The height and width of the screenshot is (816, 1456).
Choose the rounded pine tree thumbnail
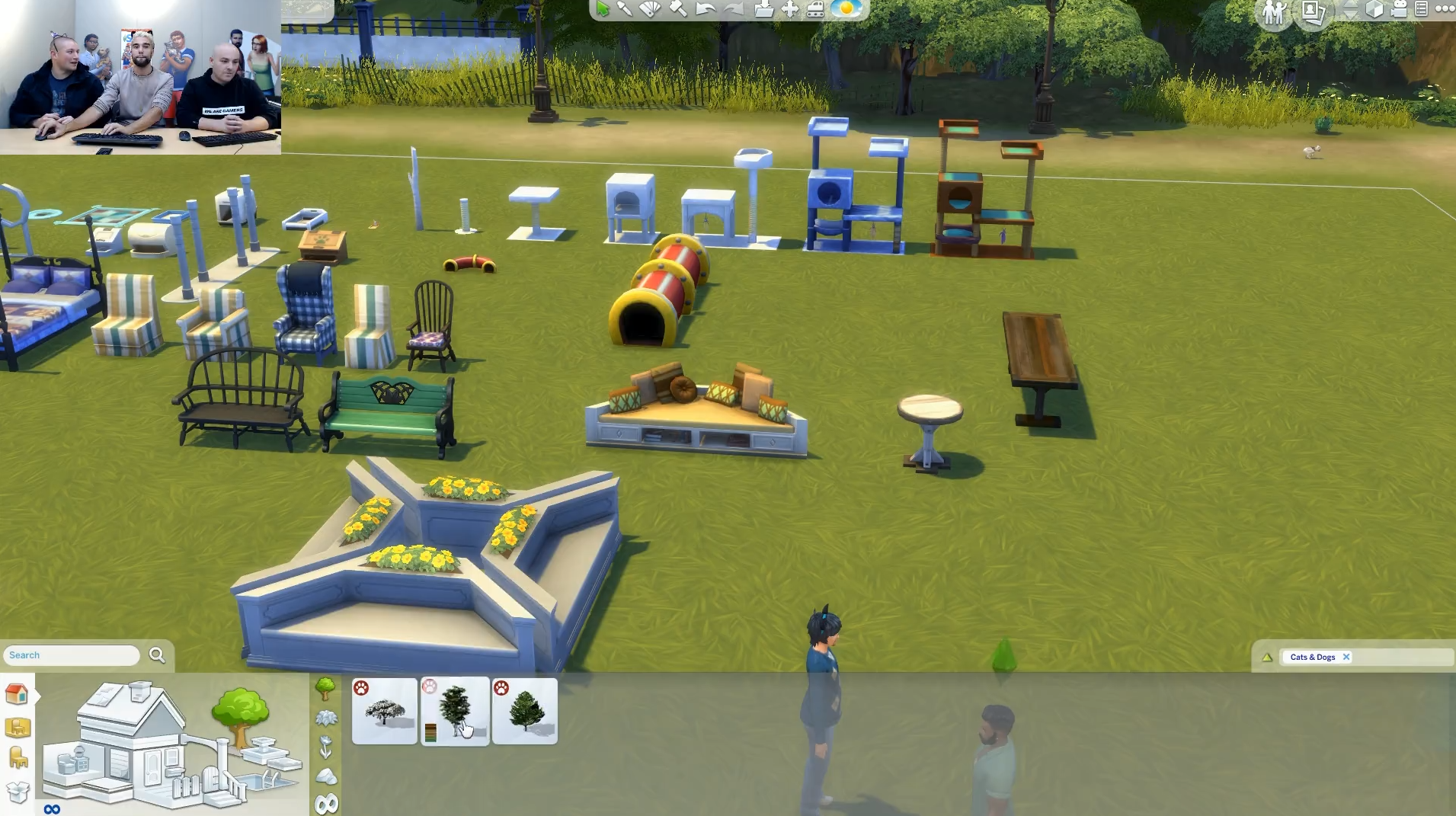pyautogui.click(x=525, y=711)
